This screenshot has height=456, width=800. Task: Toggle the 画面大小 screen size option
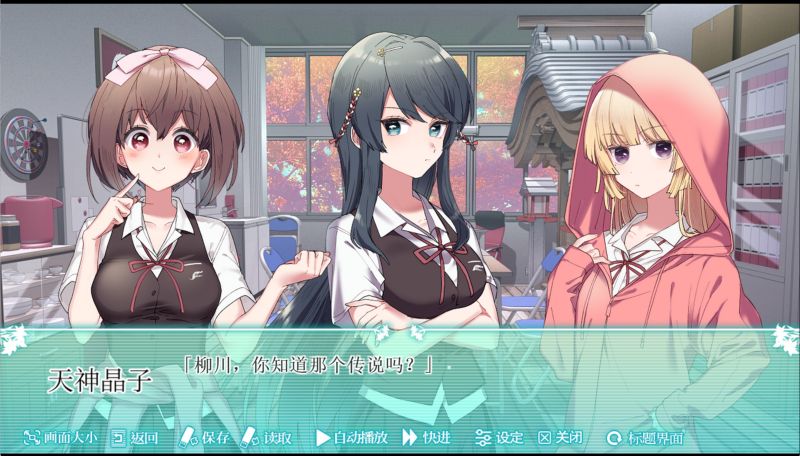(60, 437)
